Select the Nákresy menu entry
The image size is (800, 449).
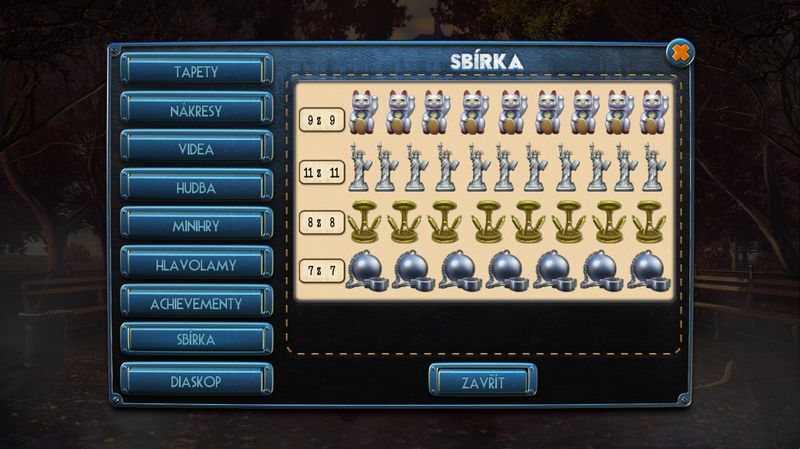[196, 108]
